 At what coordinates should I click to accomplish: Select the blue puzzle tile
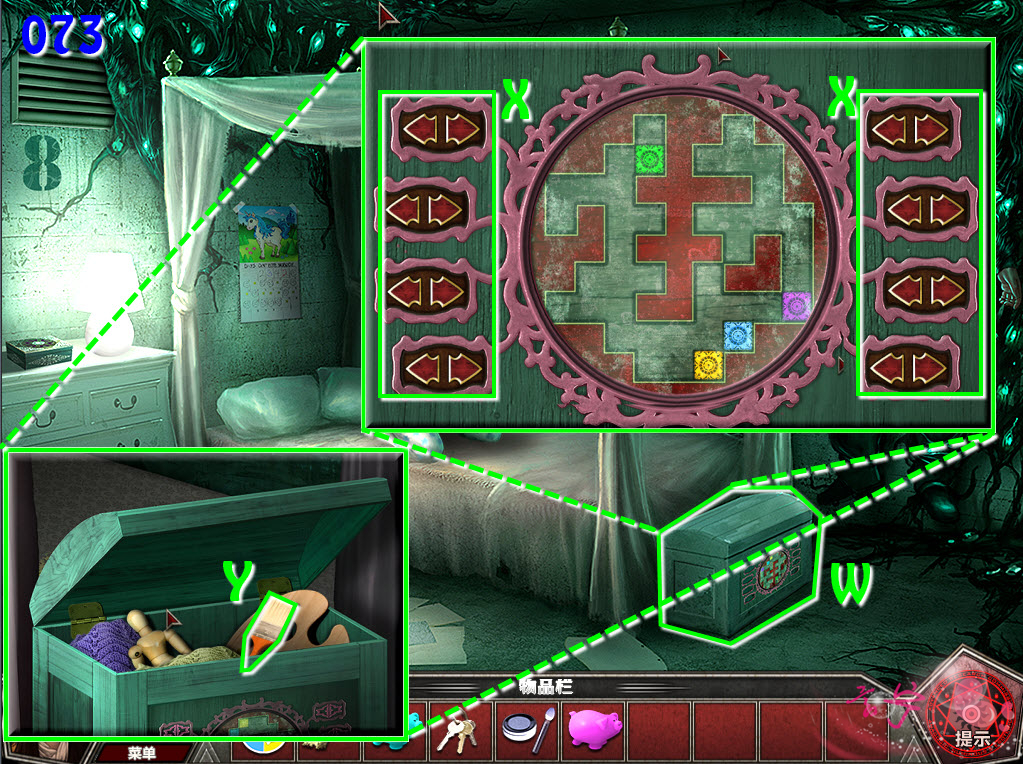(x=737, y=334)
